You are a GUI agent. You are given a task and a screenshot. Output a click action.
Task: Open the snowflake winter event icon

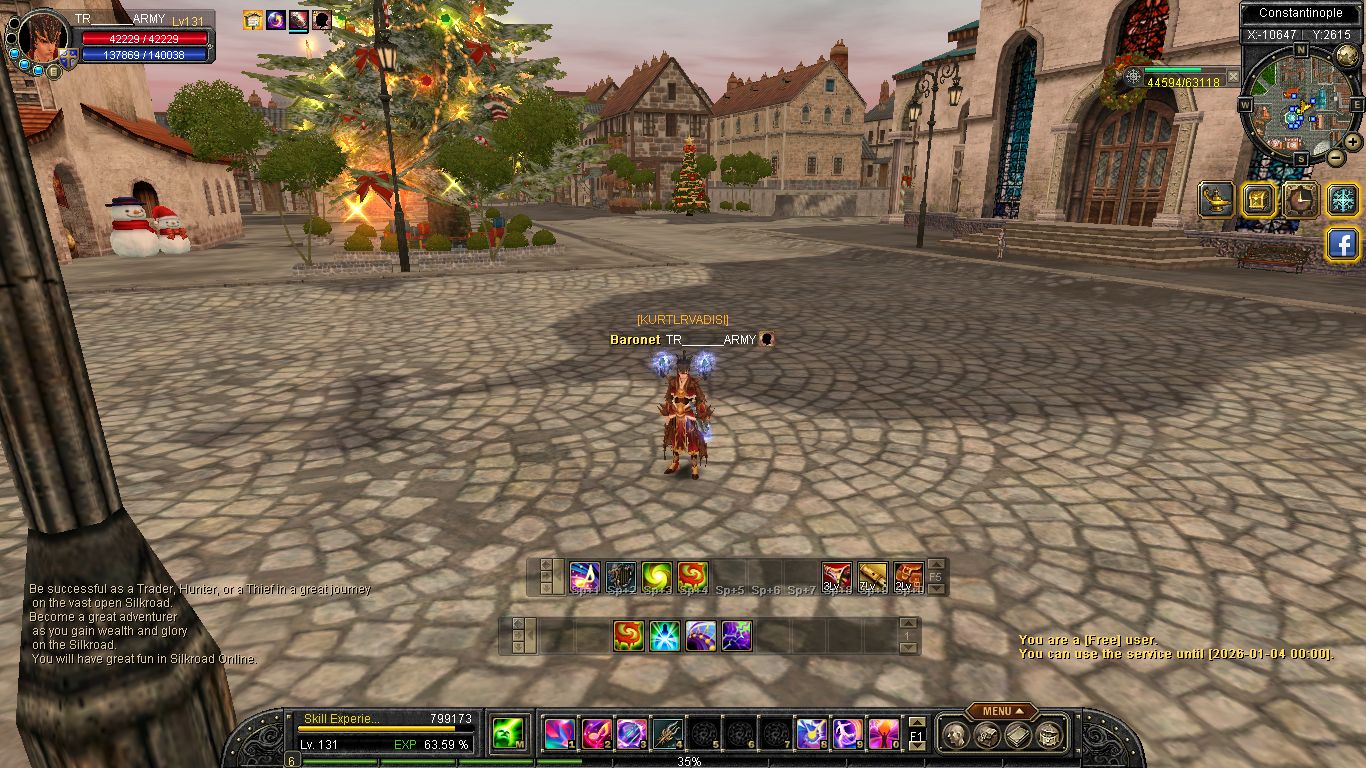(x=1344, y=200)
